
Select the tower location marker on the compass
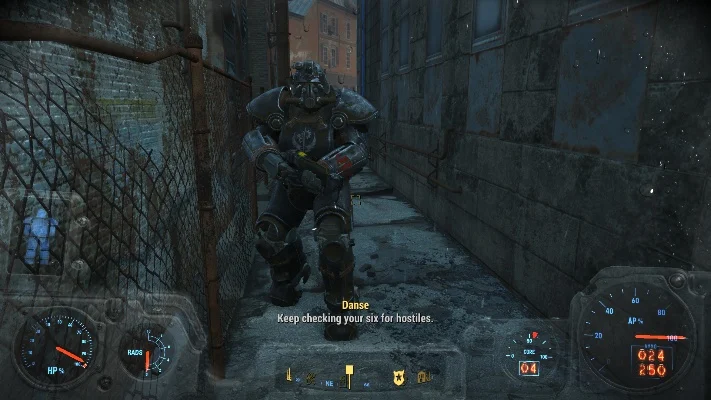coord(290,377)
